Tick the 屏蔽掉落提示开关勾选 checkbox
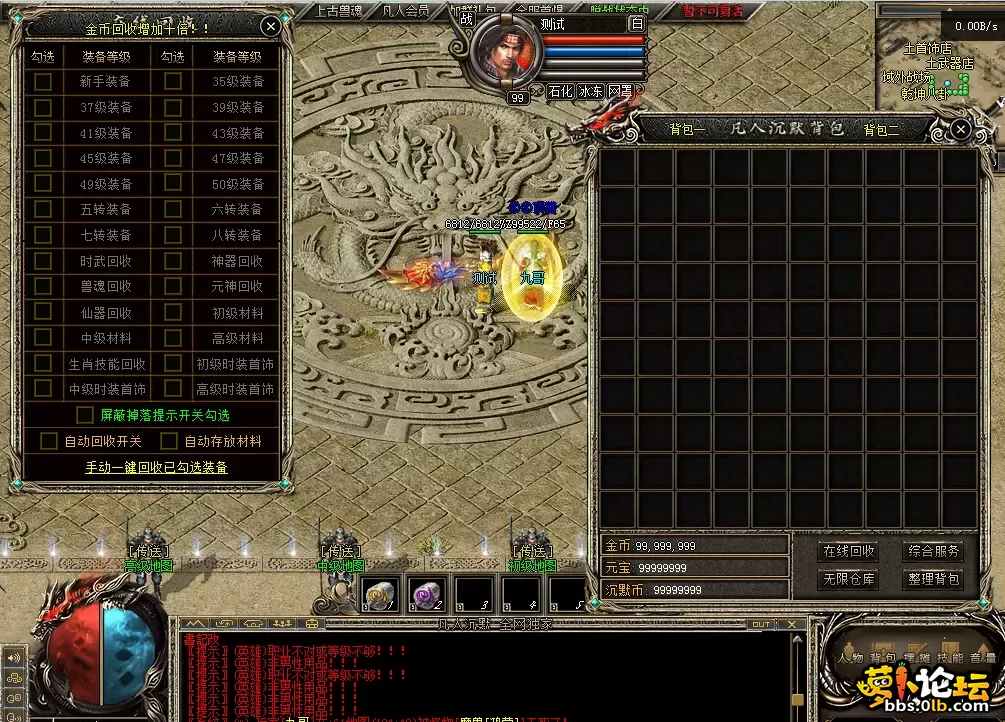Screen dimensions: 1005x722 click(86, 414)
